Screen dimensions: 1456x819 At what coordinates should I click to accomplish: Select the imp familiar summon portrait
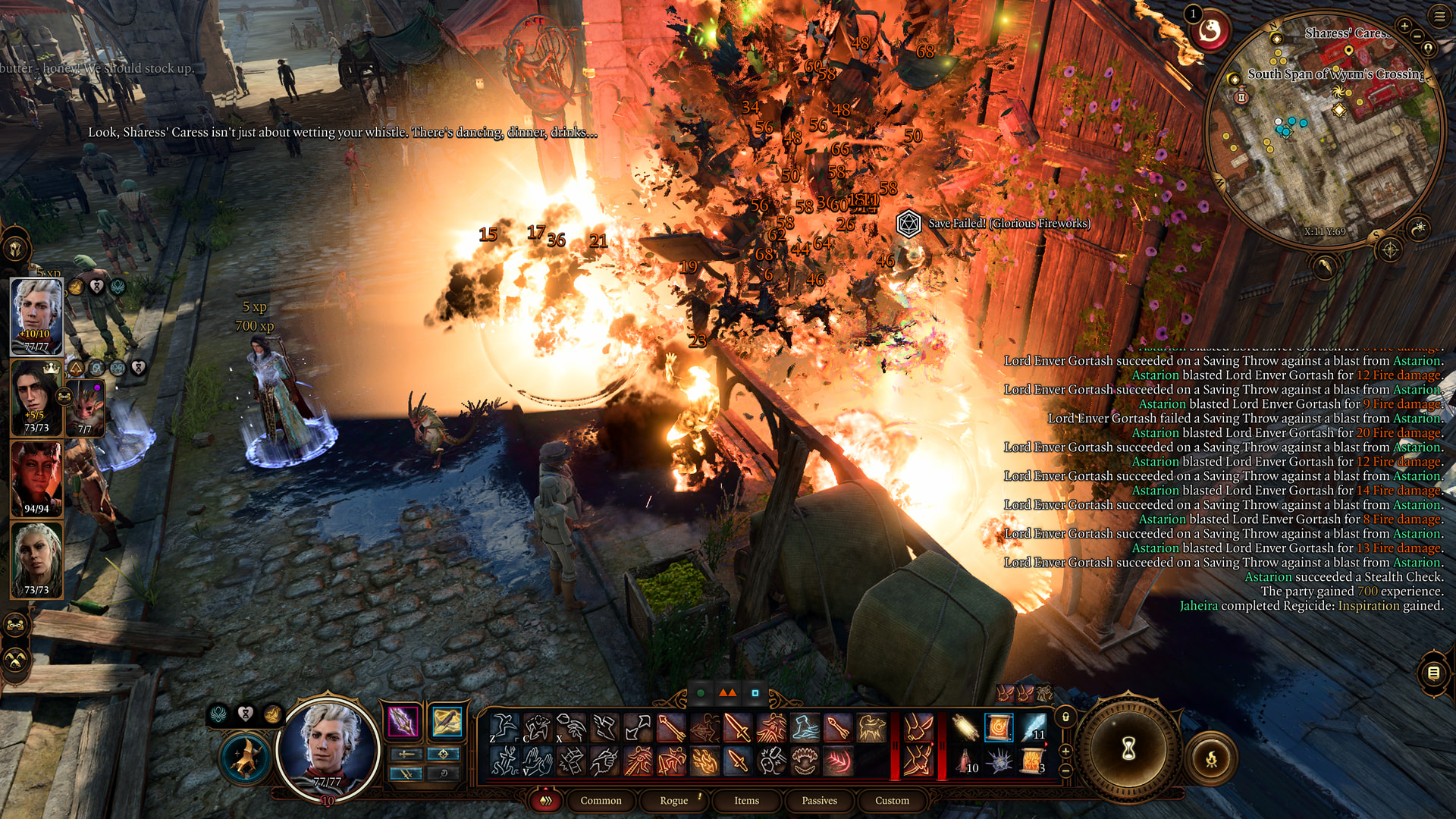85,409
